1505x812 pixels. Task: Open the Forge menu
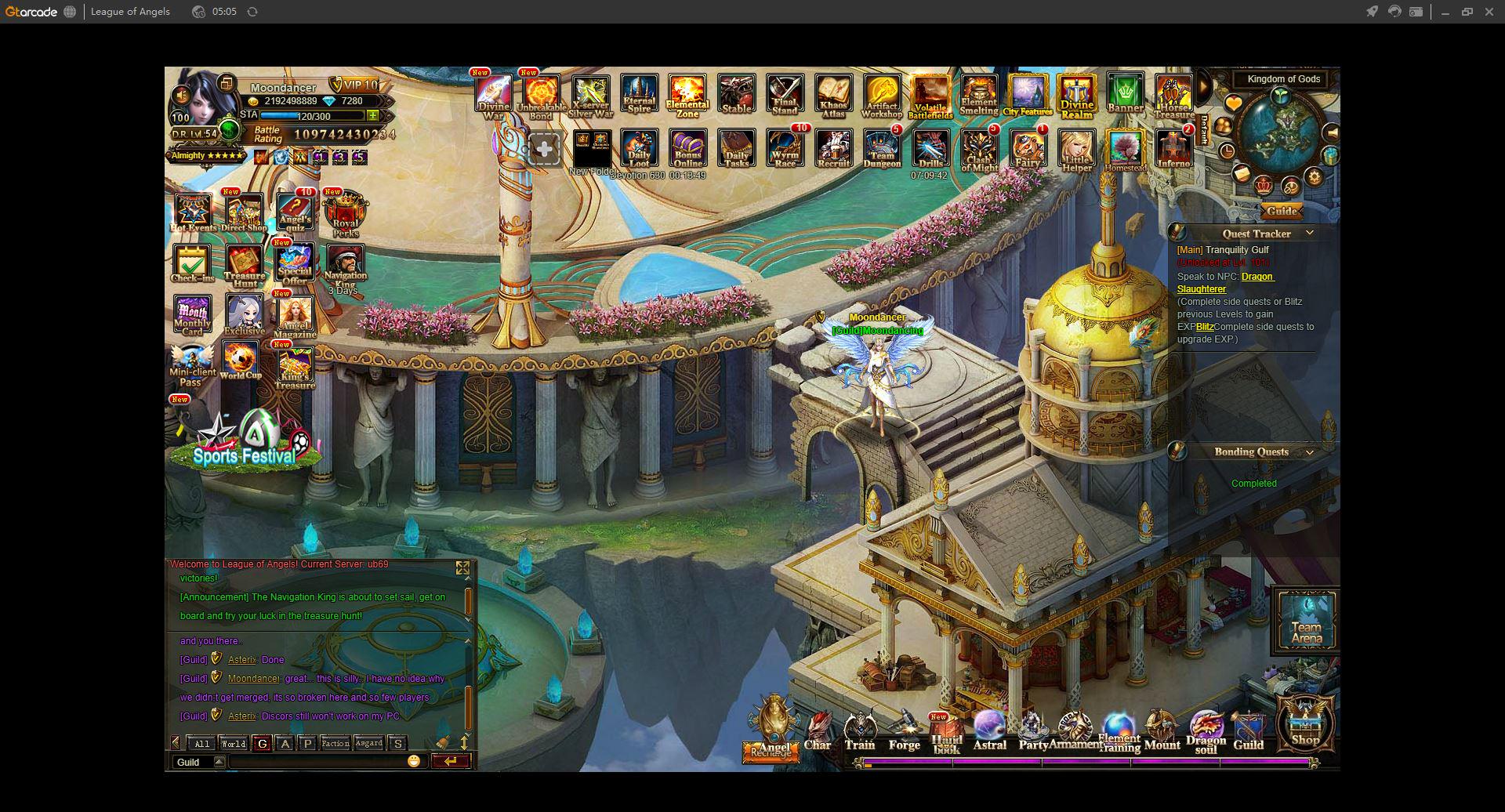[x=904, y=732]
